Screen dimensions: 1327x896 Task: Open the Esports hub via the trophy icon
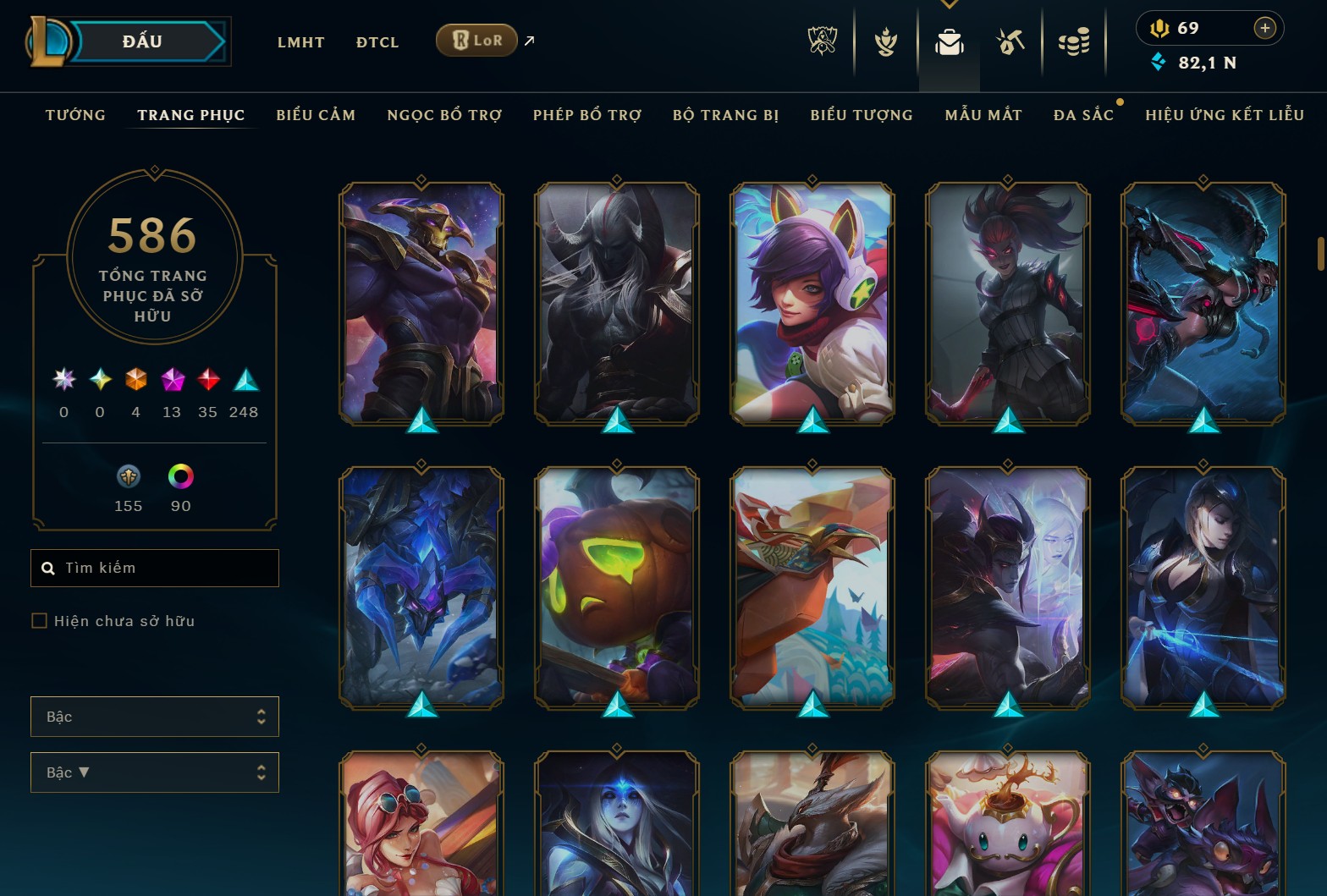point(822,41)
